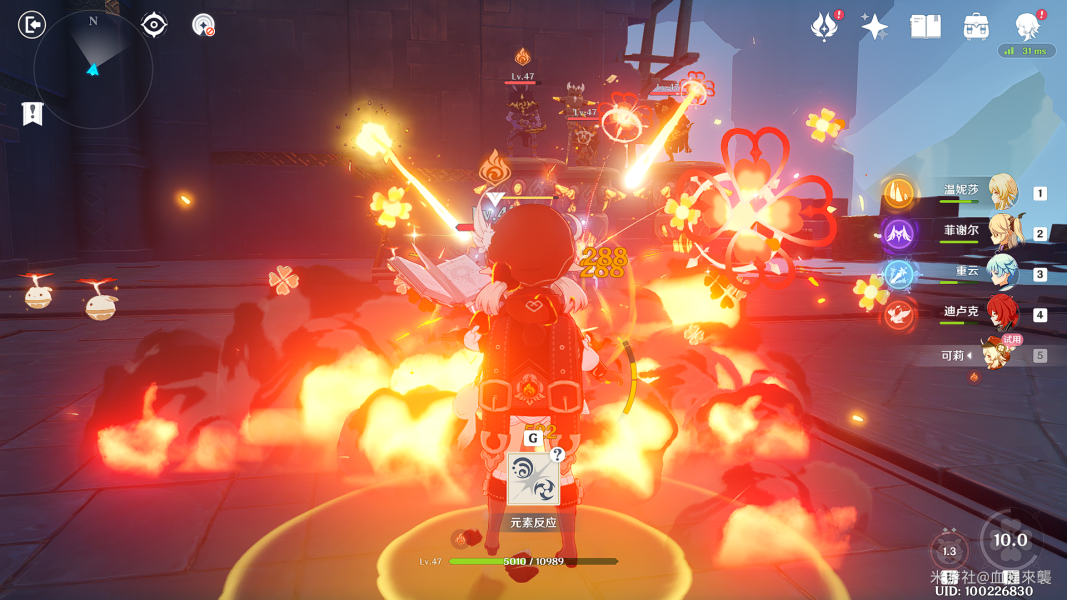Trigger the clover elemental burst showing 10.0
This screenshot has width=1067, height=600.
click(1010, 540)
